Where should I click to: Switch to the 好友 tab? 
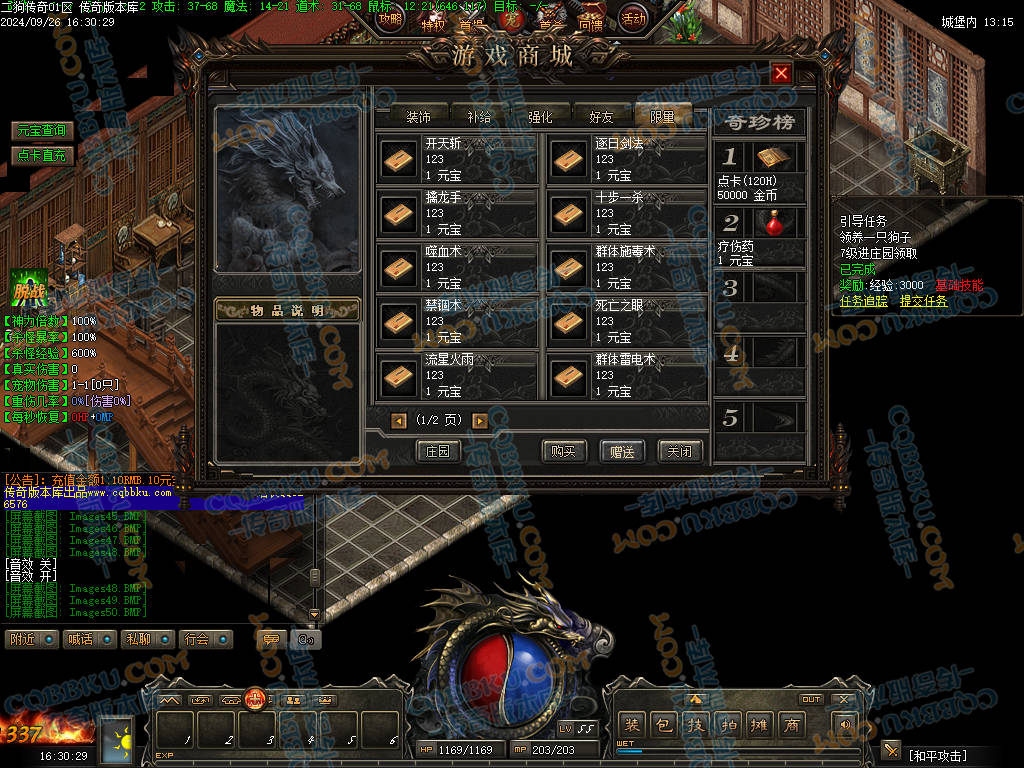601,117
